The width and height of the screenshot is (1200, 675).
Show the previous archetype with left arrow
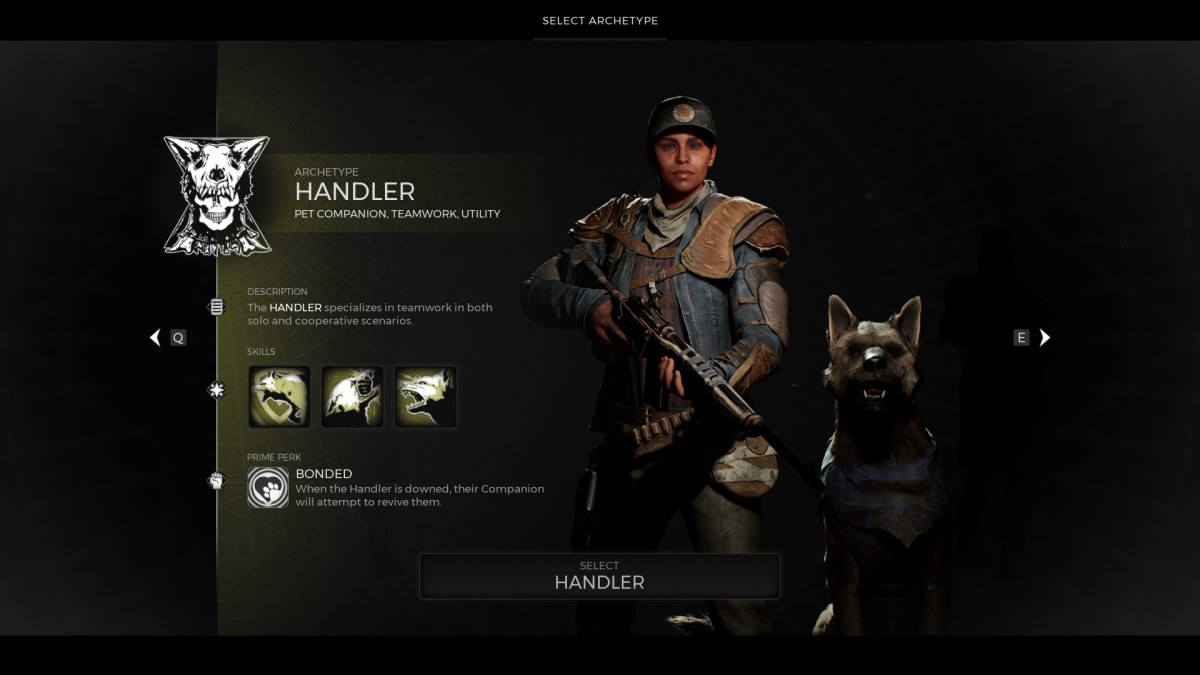click(x=155, y=338)
